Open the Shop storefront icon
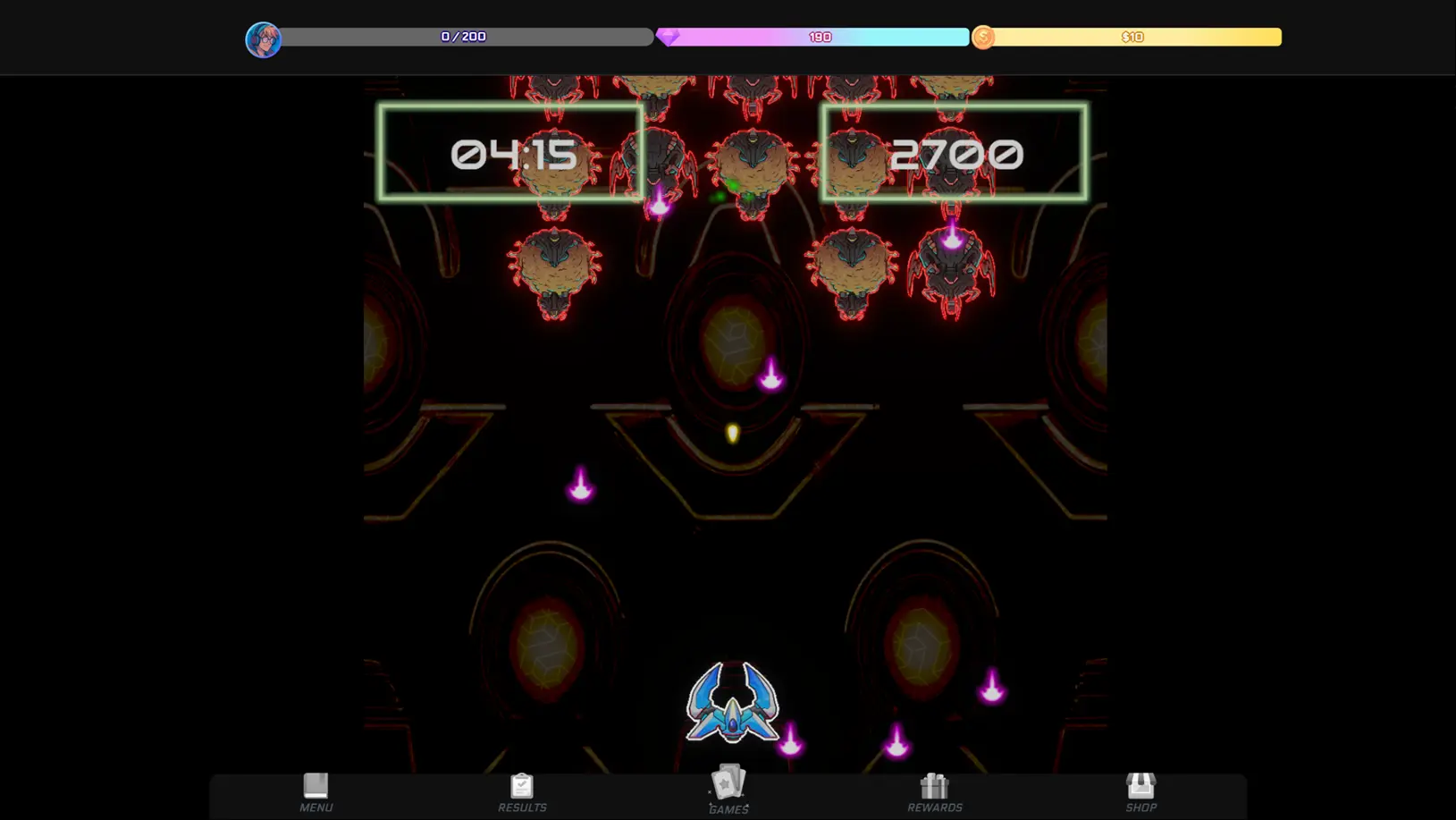 click(x=1140, y=784)
